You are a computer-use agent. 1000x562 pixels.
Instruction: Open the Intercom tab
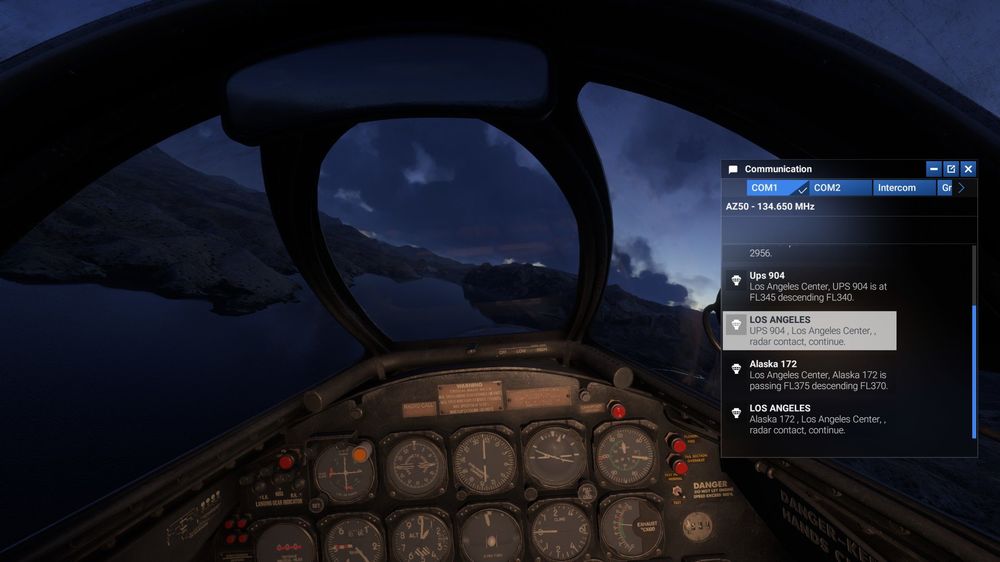click(x=902, y=188)
